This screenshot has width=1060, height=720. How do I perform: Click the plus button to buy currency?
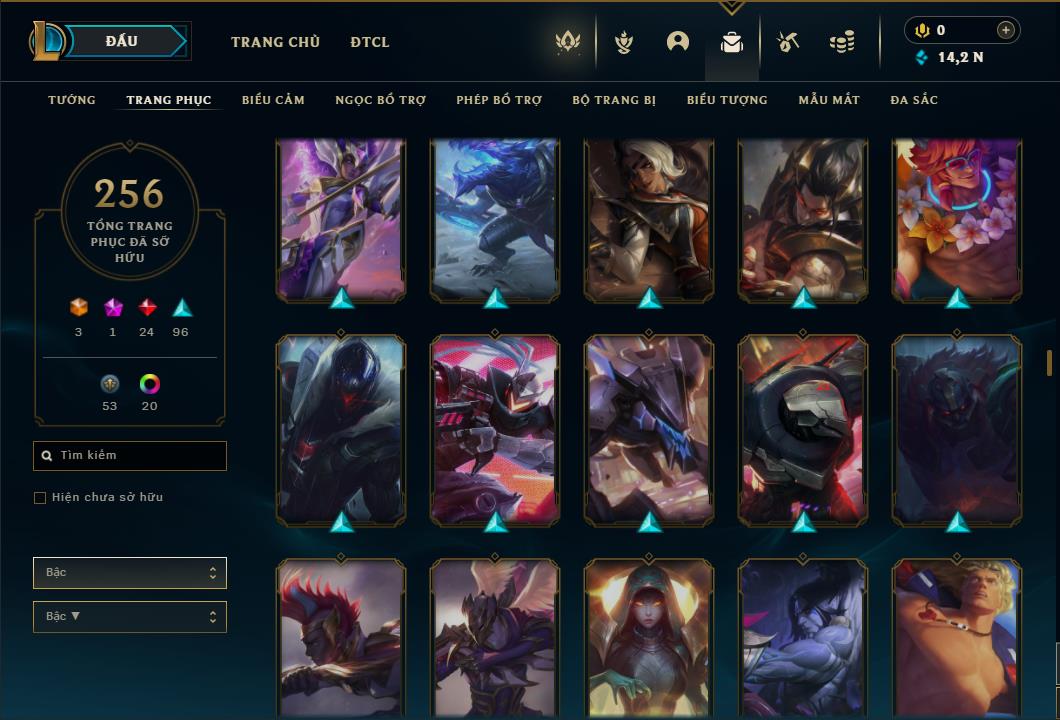tap(1006, 30)
